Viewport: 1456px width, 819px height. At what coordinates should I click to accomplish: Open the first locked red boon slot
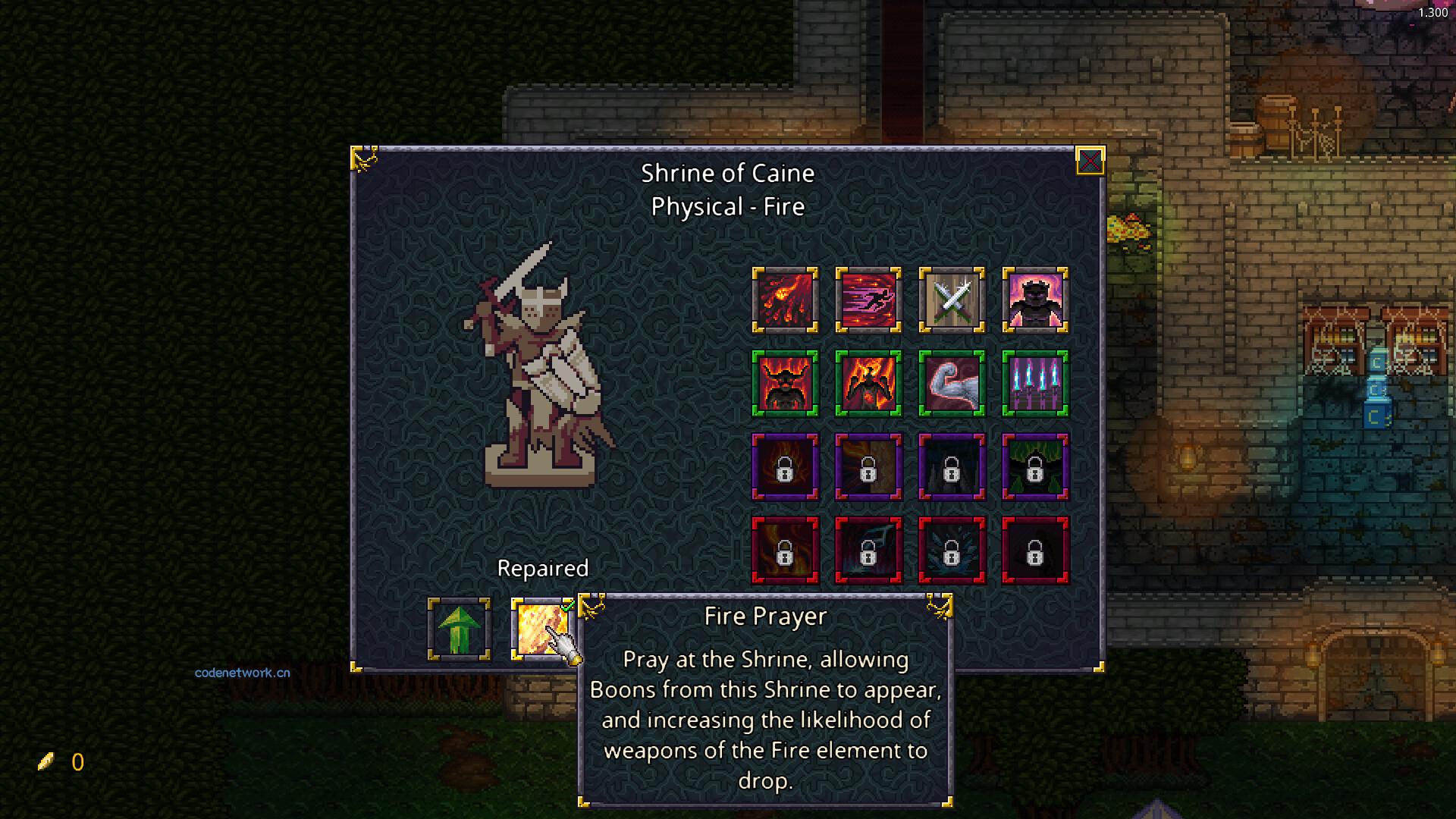pyautogui.click(x=785, y=551)
